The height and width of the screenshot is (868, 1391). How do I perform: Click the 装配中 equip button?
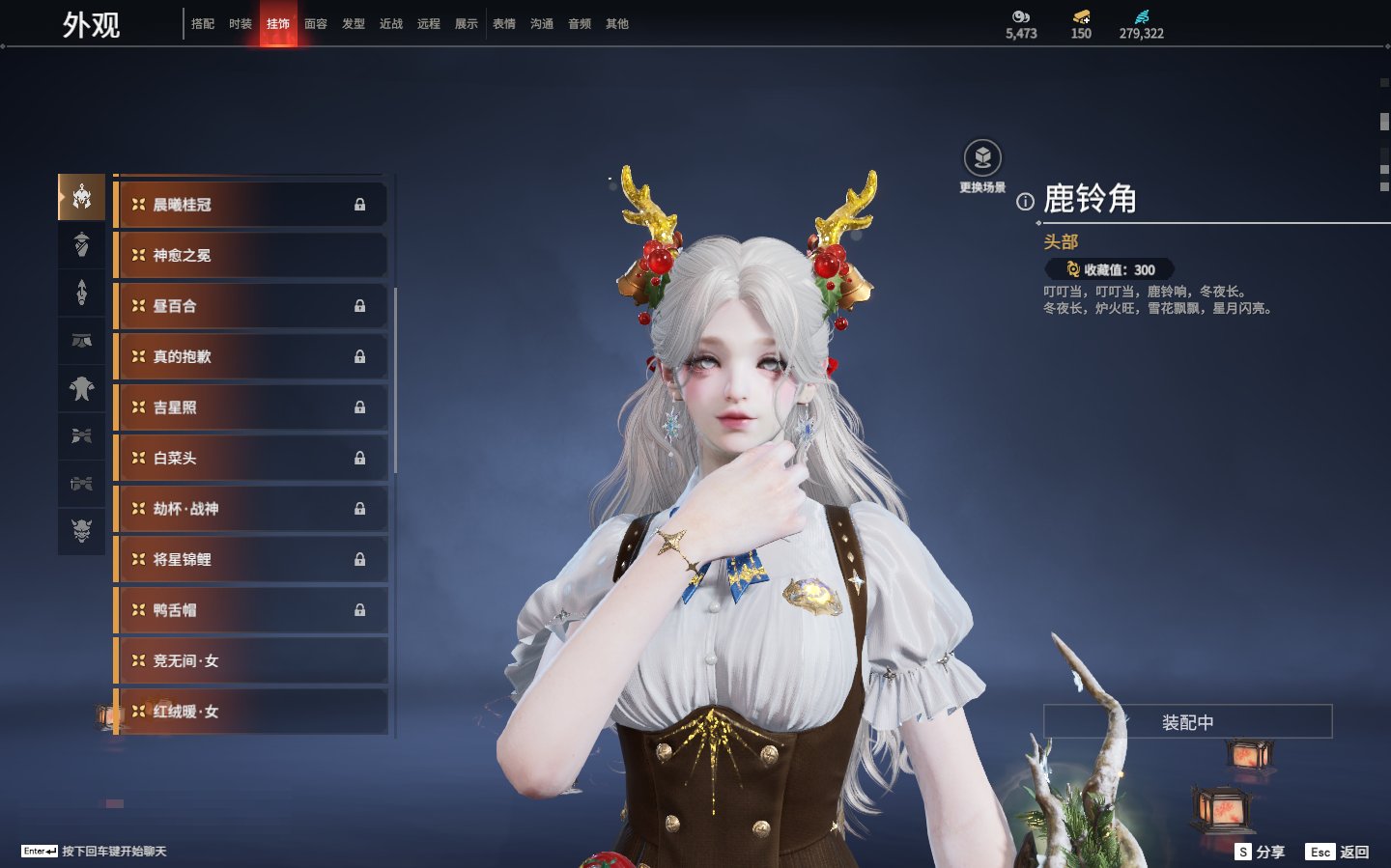1187,722
